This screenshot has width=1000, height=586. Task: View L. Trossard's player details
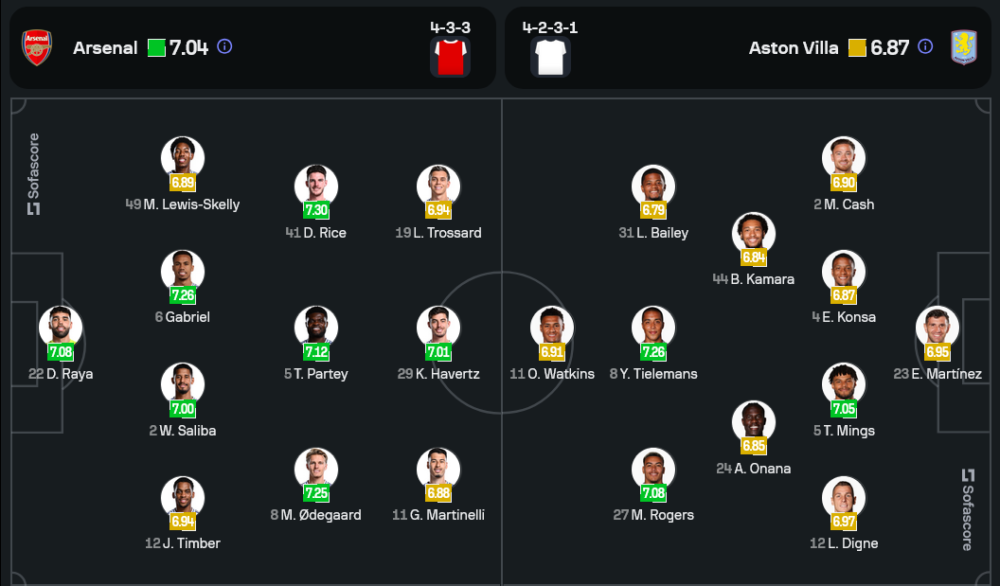point(438,186)
